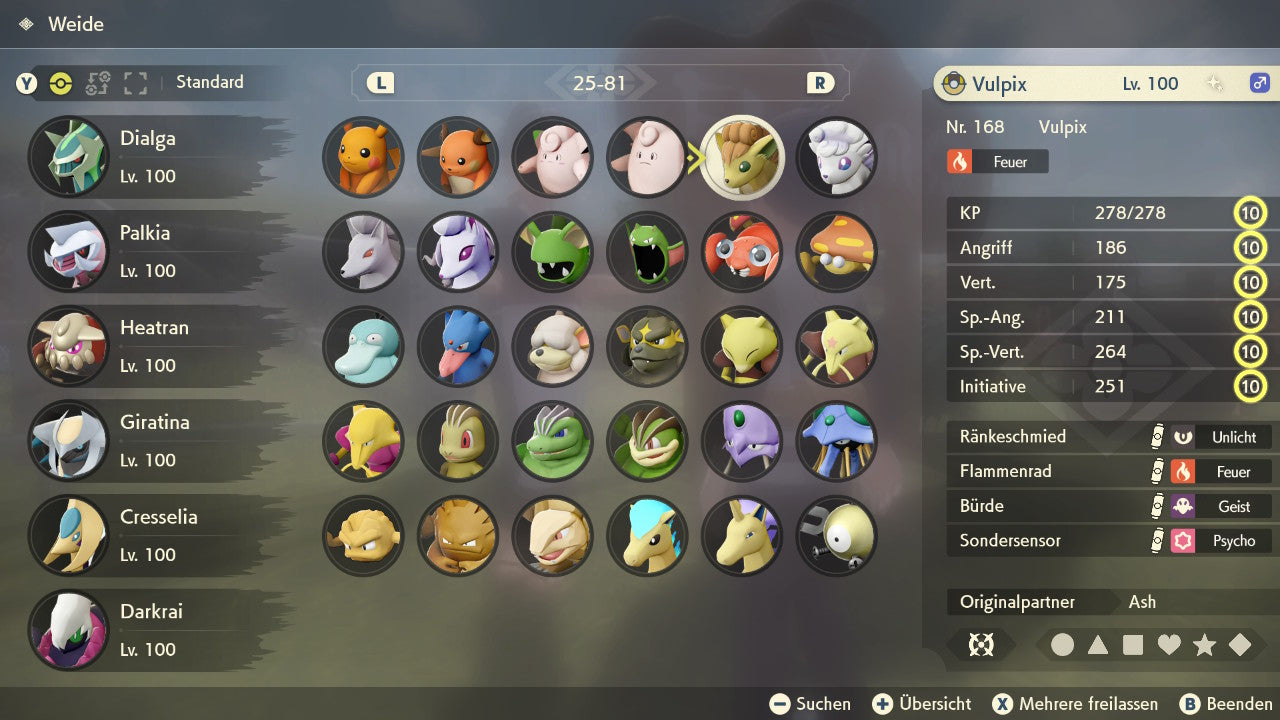1280x720 pixels.
Task: Choose the Machop pasture slot
Action: 458,441
